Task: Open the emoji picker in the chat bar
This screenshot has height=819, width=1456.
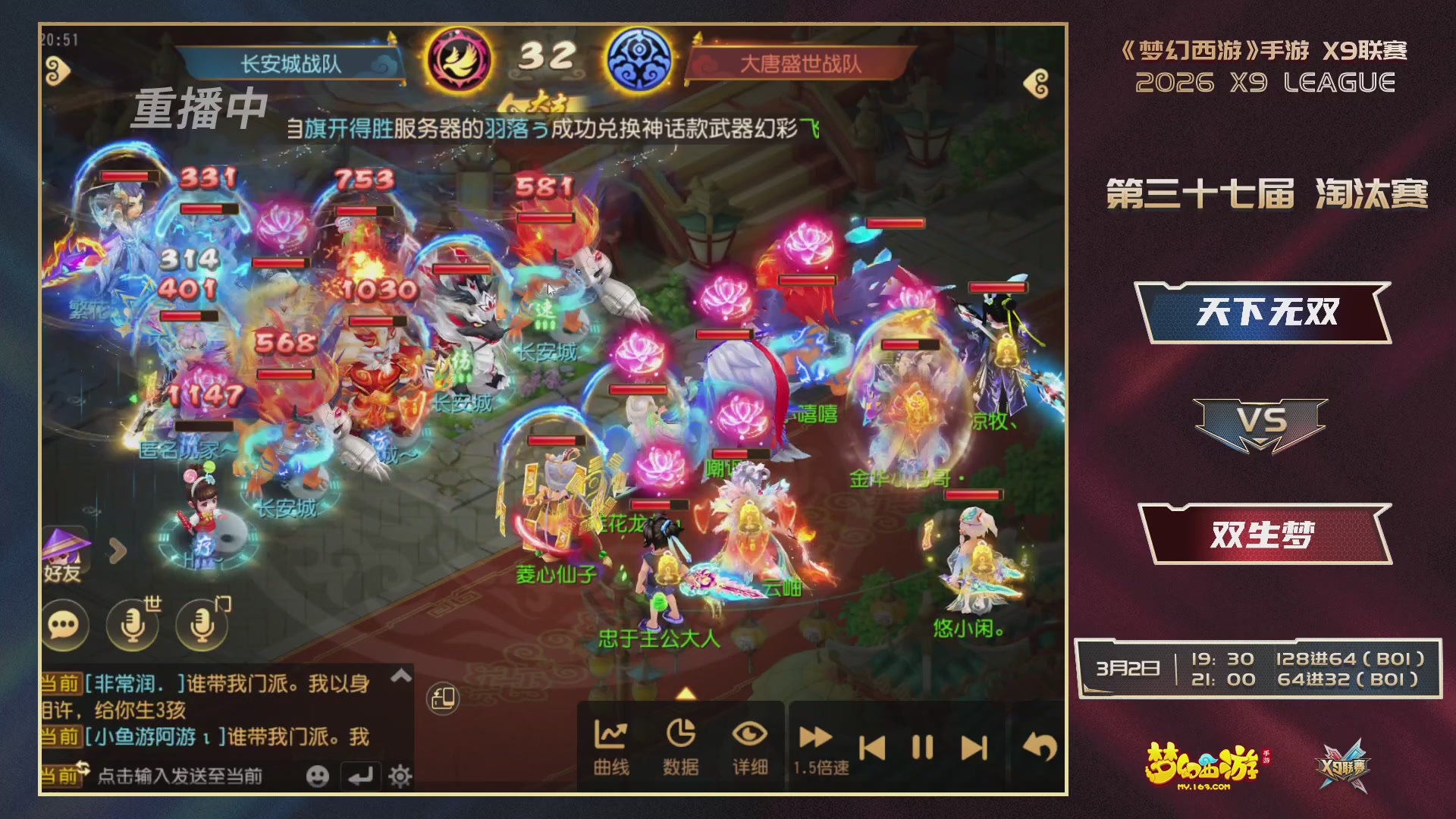Action: [x=318, y=776]
